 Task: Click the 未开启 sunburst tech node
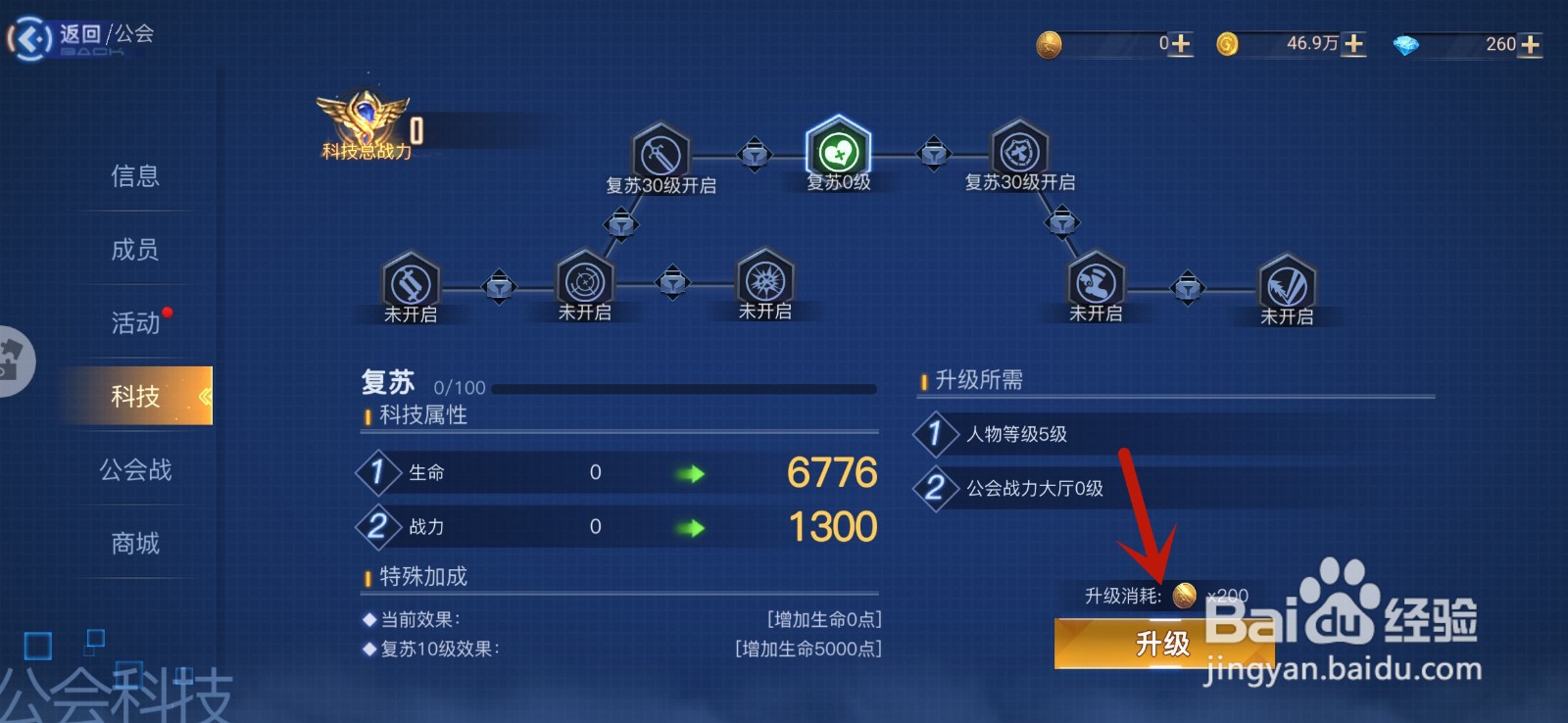pos(763,281)
